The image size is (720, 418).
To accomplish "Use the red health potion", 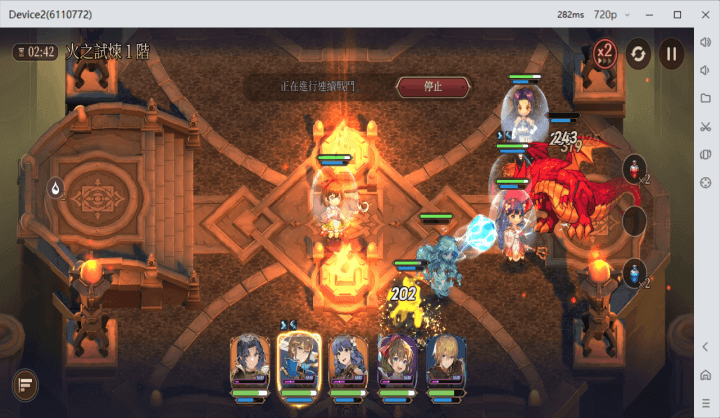I will [x=633, y=169].
